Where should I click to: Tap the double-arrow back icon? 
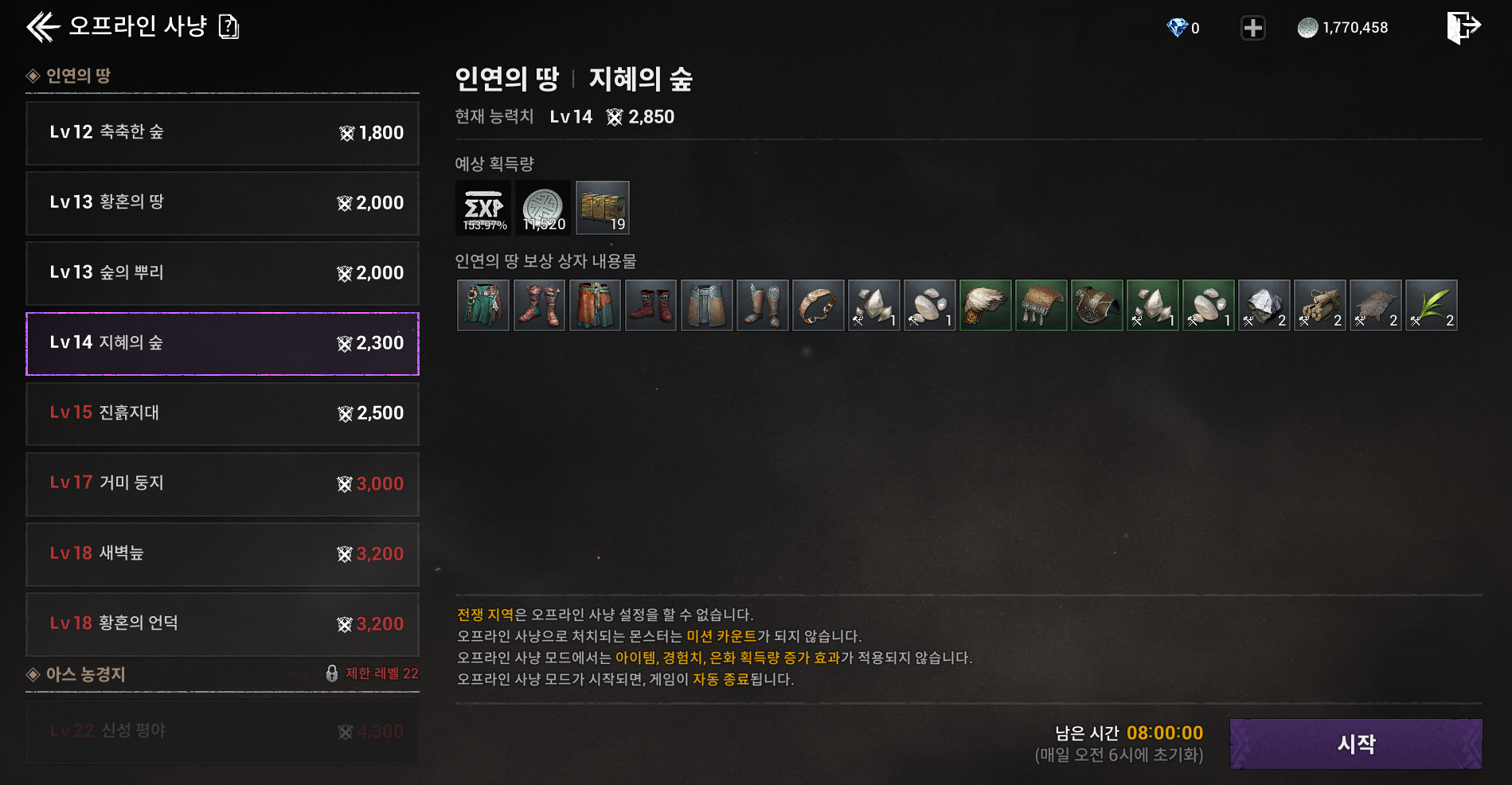tap(41, 26)
